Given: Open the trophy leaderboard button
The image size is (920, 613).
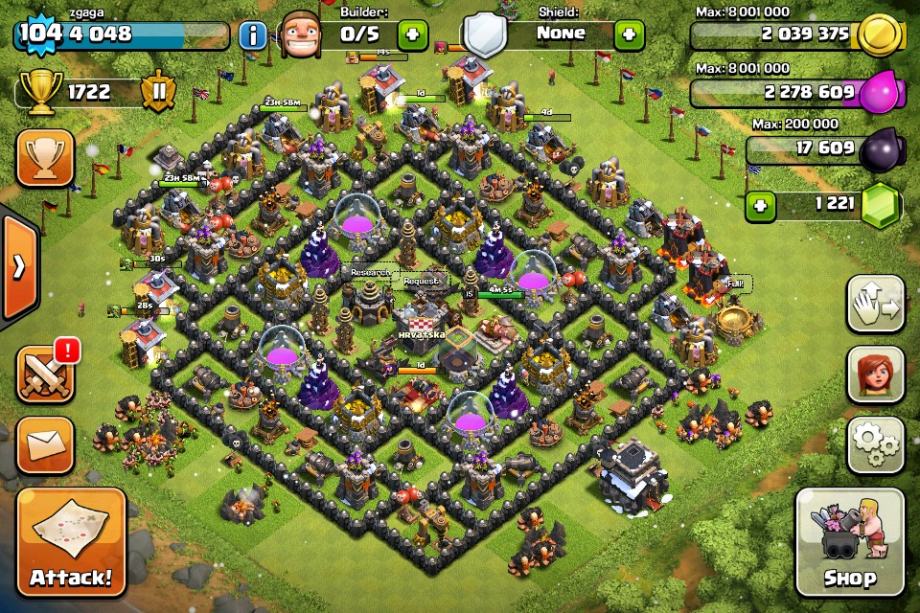Looking at the screenshot, I should click(45, 157).
